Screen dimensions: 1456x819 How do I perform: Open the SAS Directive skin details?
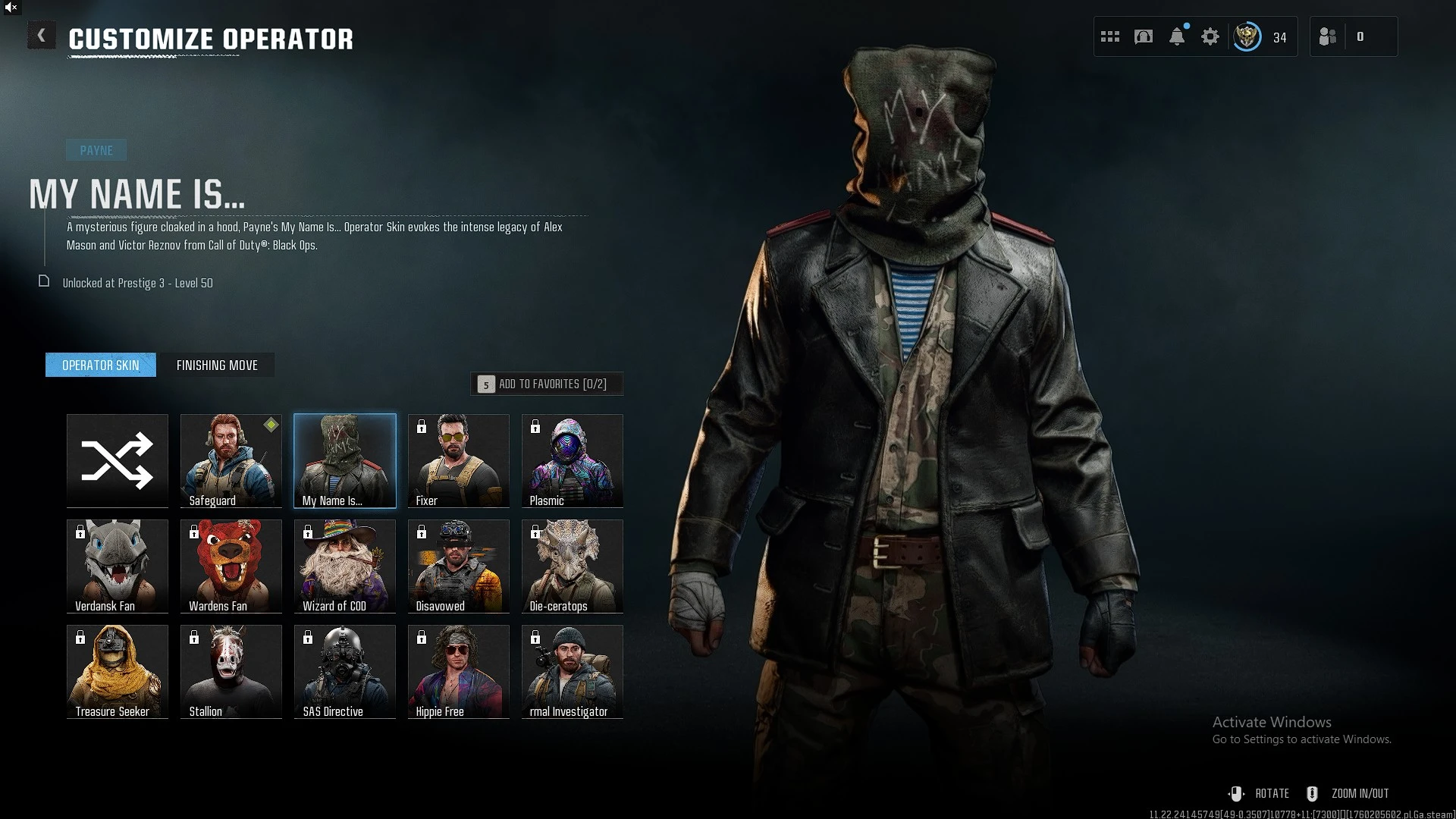pyautogui.click(x=344, y=671)
